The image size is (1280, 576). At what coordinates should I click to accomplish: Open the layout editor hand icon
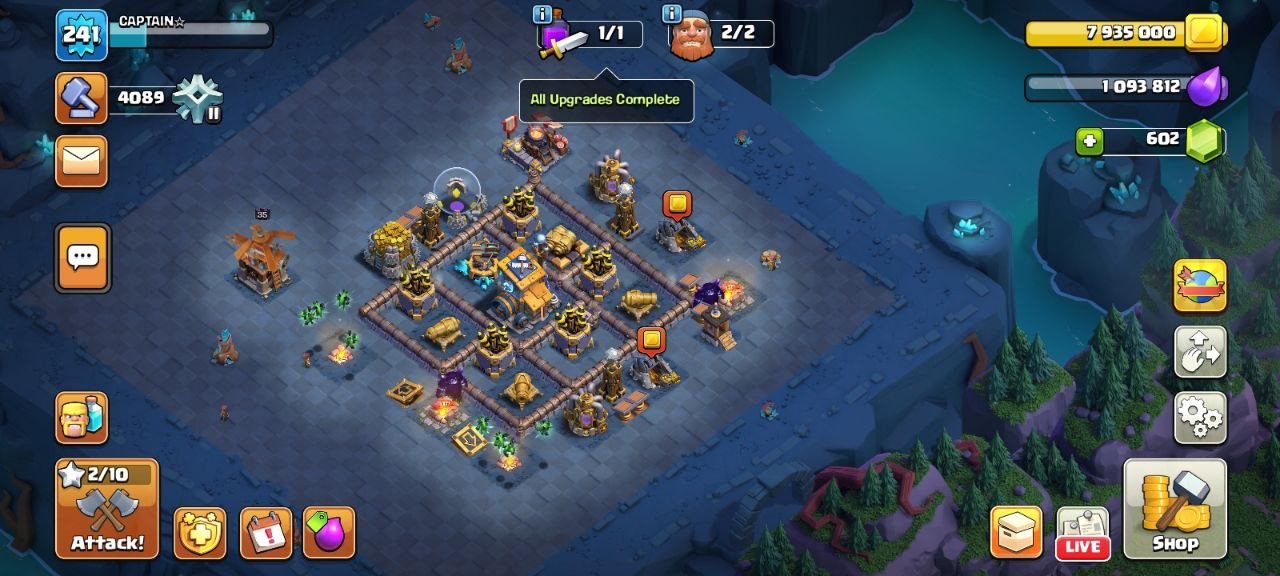(1200, 351)
